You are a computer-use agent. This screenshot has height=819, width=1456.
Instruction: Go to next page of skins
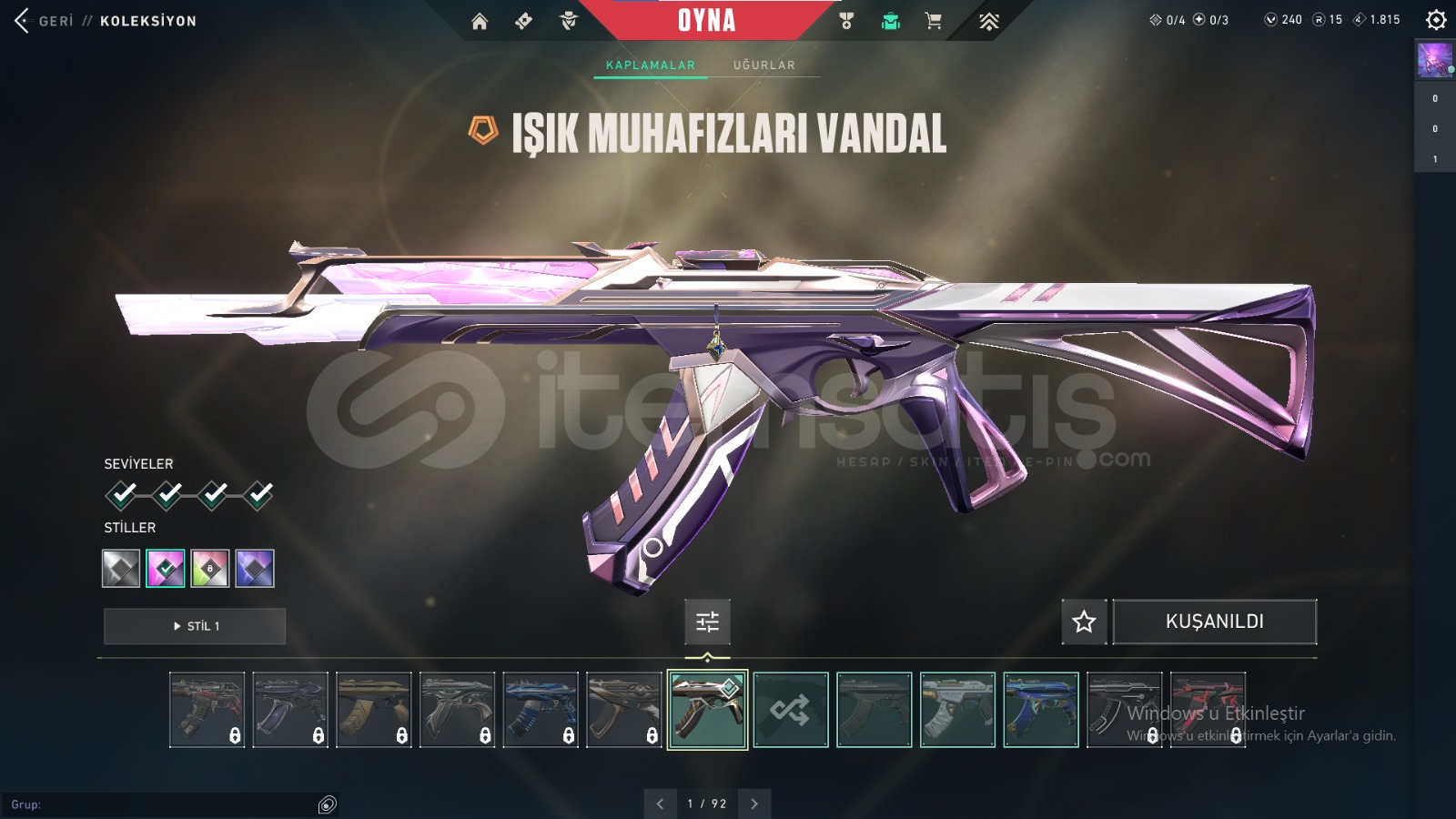pos(754,804)
